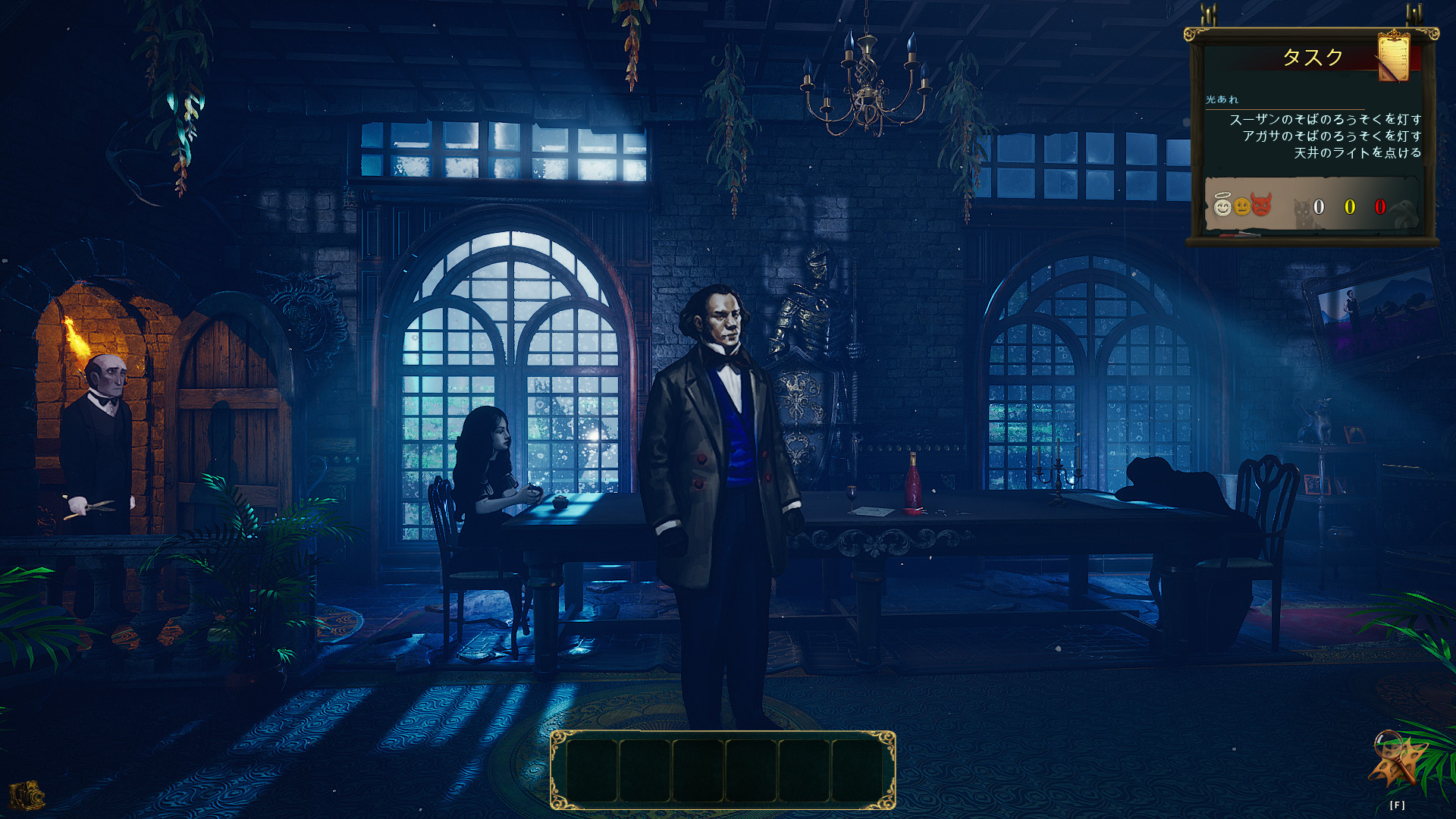Viewport: 1456px width, 819px height.
Task: Click the タスク panel header
Action: click(x=1312, y=58)
